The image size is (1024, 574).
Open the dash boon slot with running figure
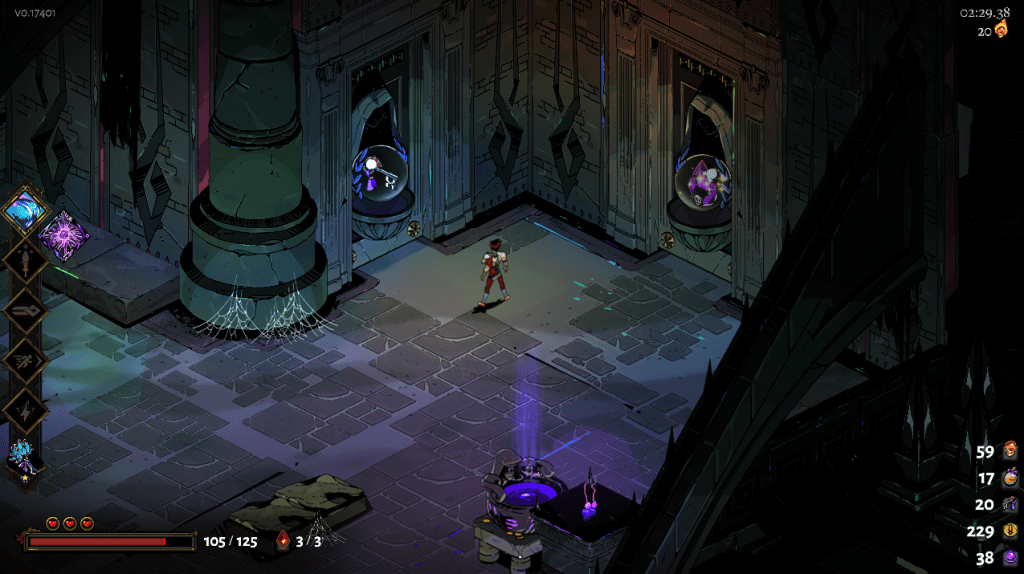pos(22,360)
